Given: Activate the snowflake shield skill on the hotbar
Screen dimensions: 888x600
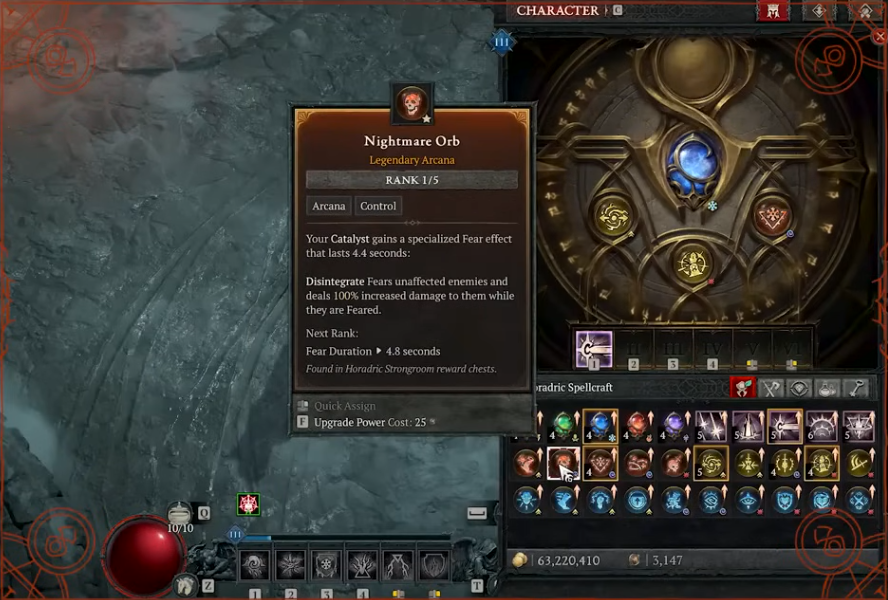Looking at the screenshot, I should 326,566.
